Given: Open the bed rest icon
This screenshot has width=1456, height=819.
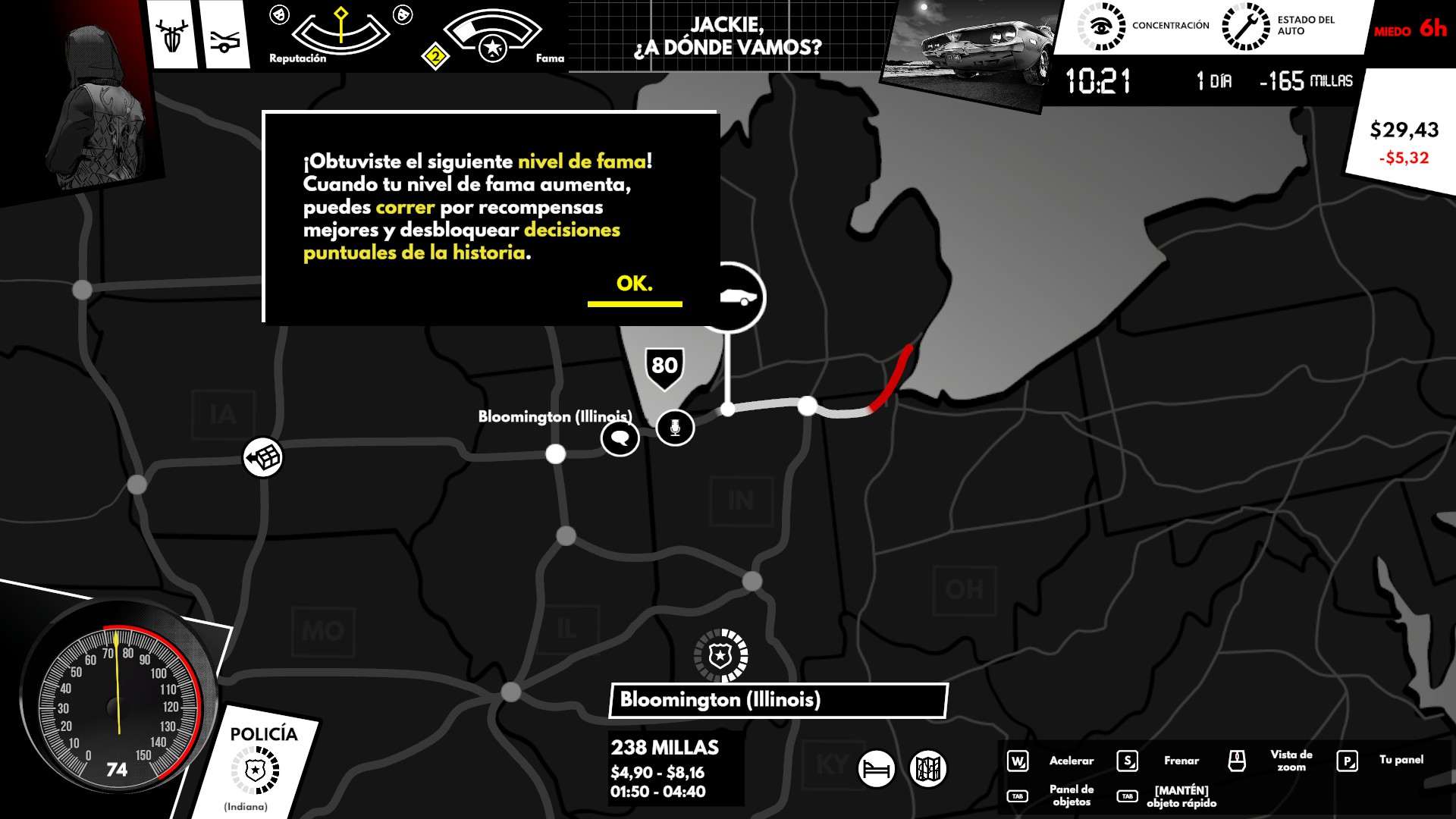Looking at the screenshot, I should point(877,769).
